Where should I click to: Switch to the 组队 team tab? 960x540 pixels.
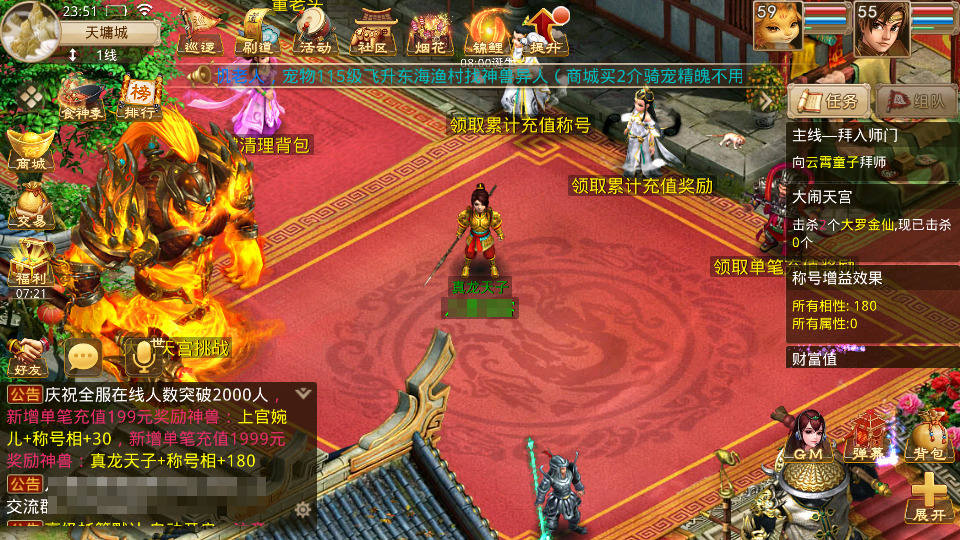click(x=914, y=101)
